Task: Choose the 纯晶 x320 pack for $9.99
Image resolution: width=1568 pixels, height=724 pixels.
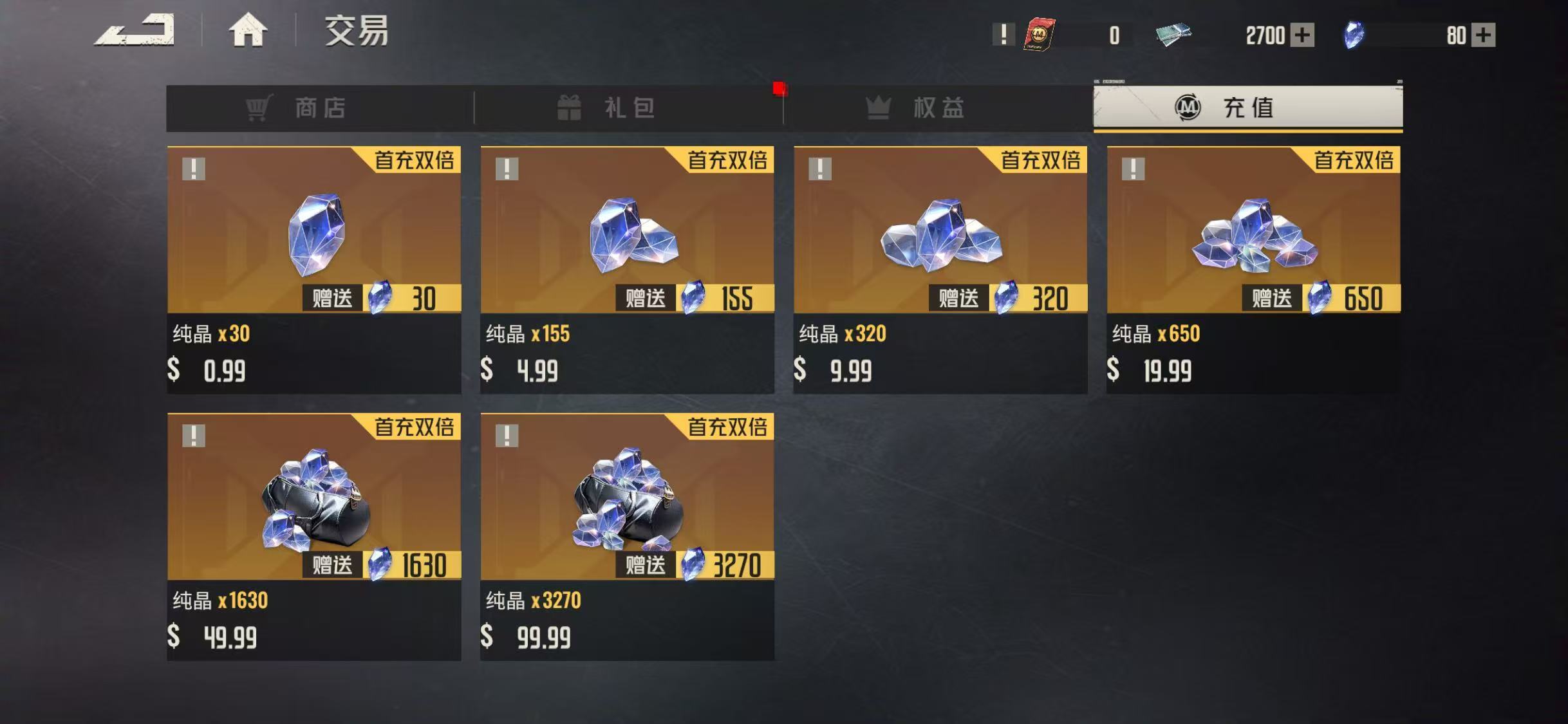Action: [940, 269]
